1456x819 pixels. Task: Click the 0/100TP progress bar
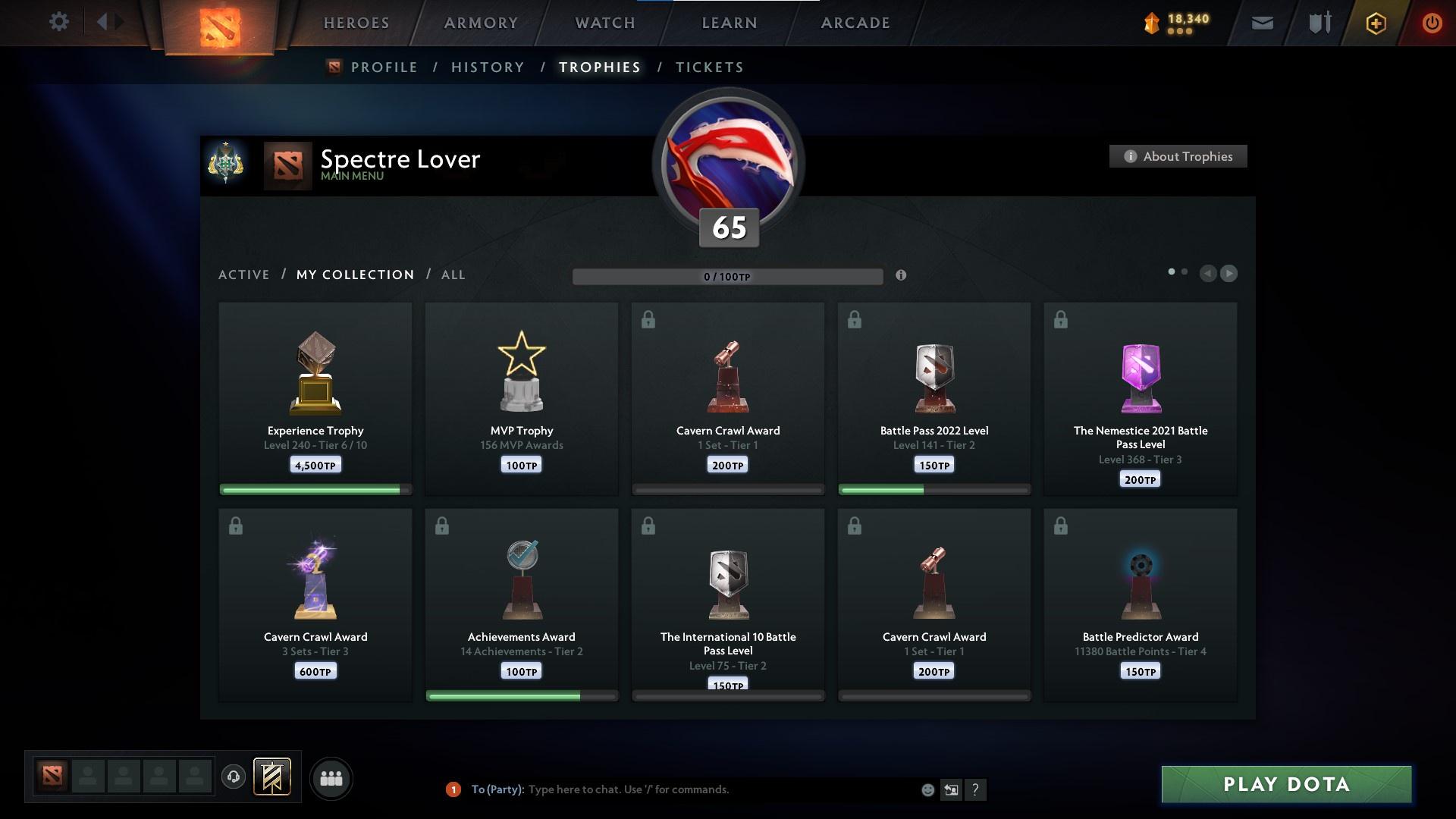click(x=728, y=276)
